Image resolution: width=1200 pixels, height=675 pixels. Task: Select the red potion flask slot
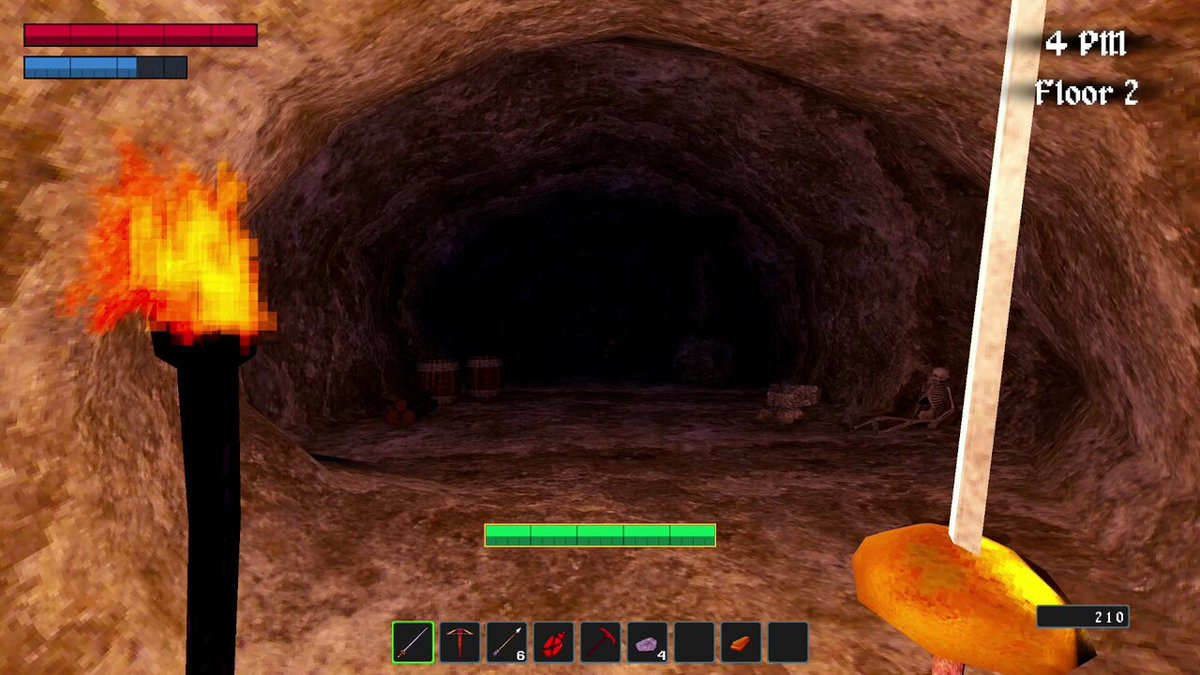click(553, 642)
